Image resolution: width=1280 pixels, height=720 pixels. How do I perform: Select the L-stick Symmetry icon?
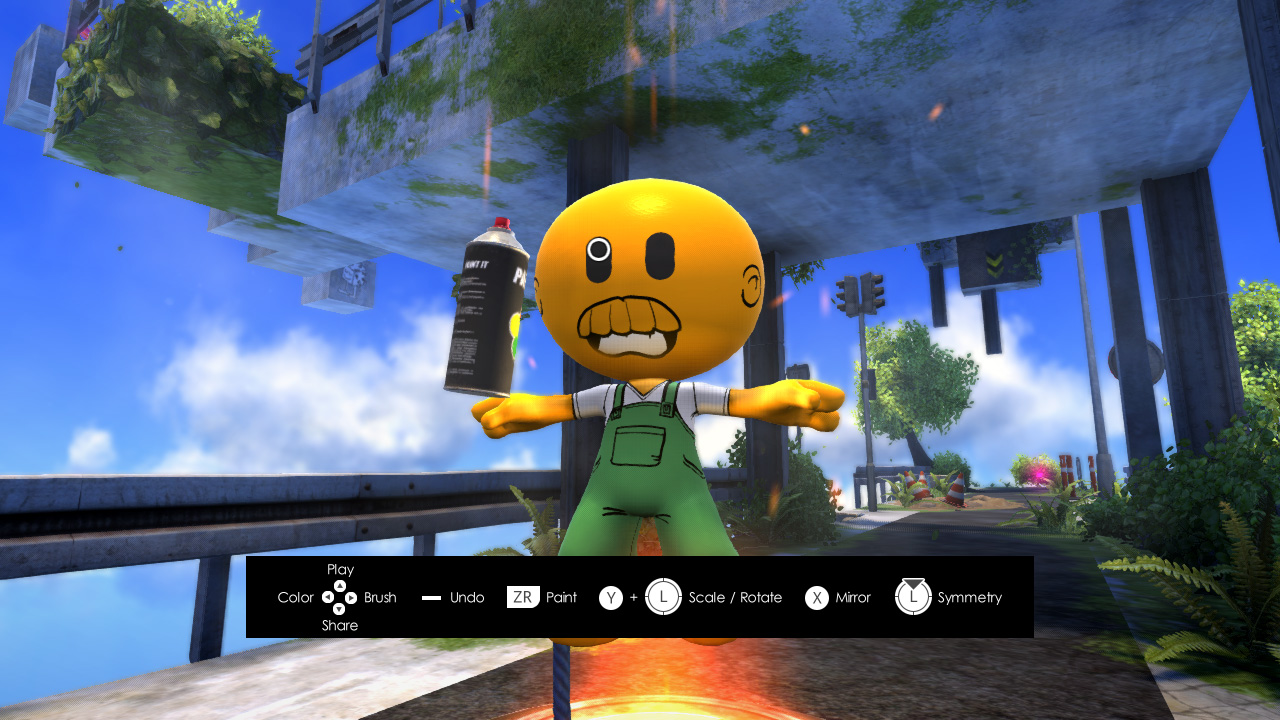pos(913,597)
